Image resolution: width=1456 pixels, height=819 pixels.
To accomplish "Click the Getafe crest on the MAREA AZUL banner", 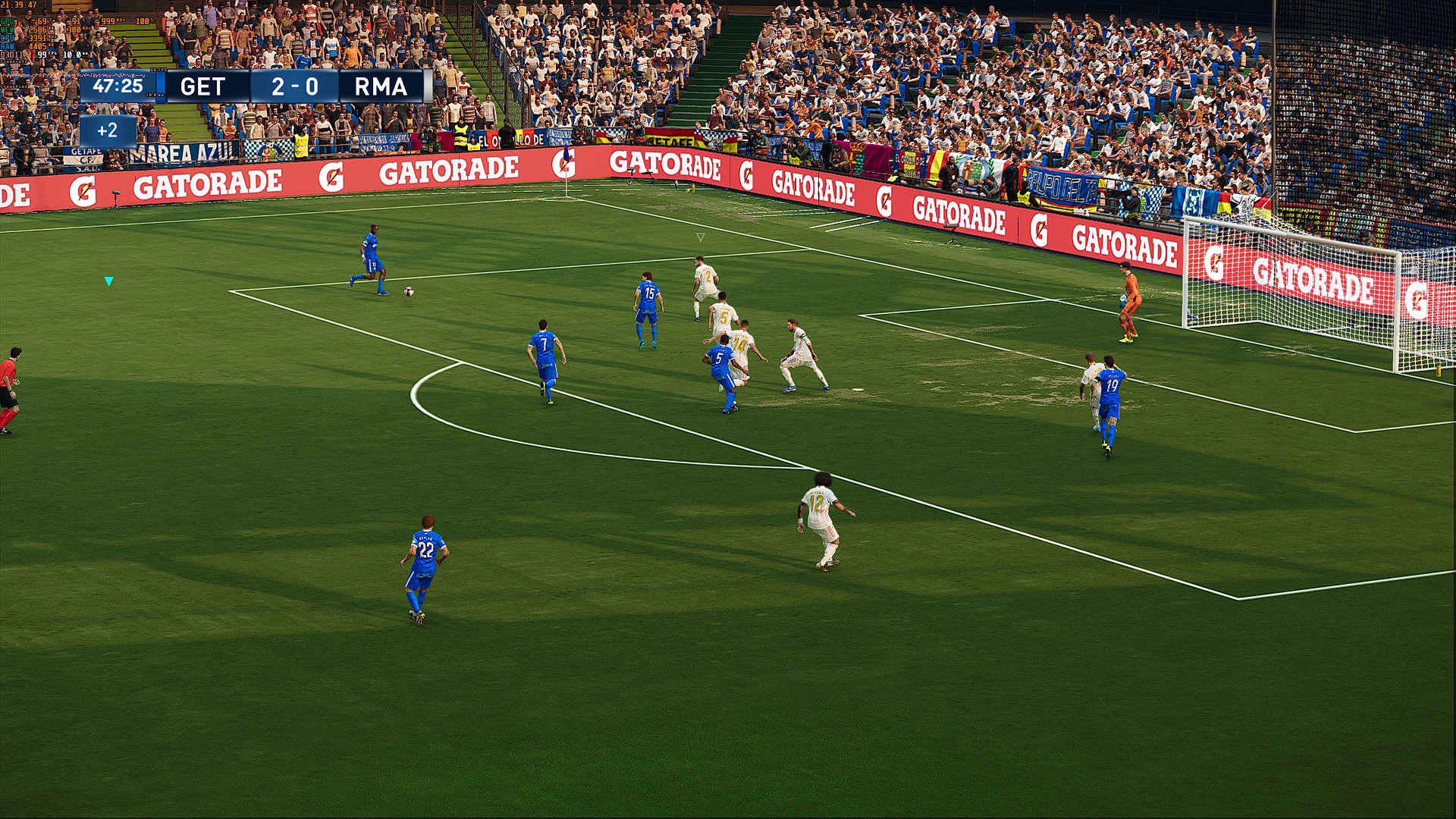I will [x=88, y=158].
